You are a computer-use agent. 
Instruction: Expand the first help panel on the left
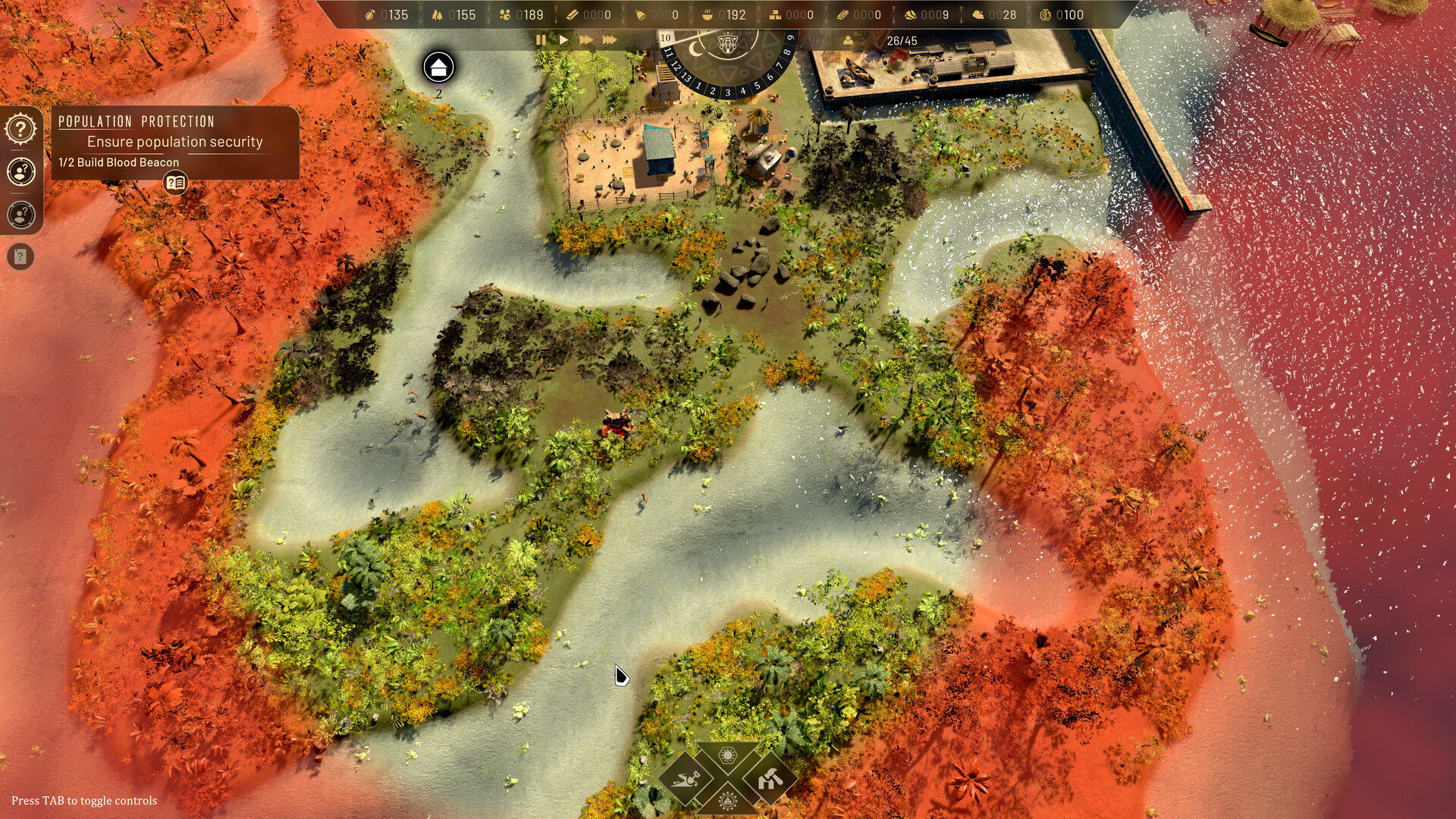coord(20,127)
